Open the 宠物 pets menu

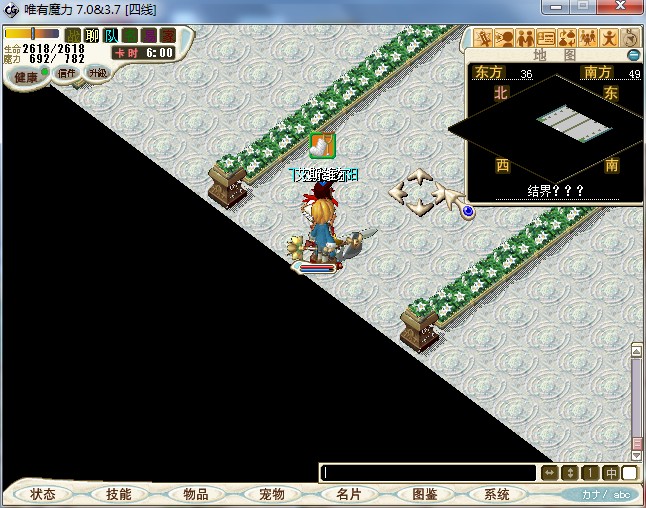(x=271, y=494)
